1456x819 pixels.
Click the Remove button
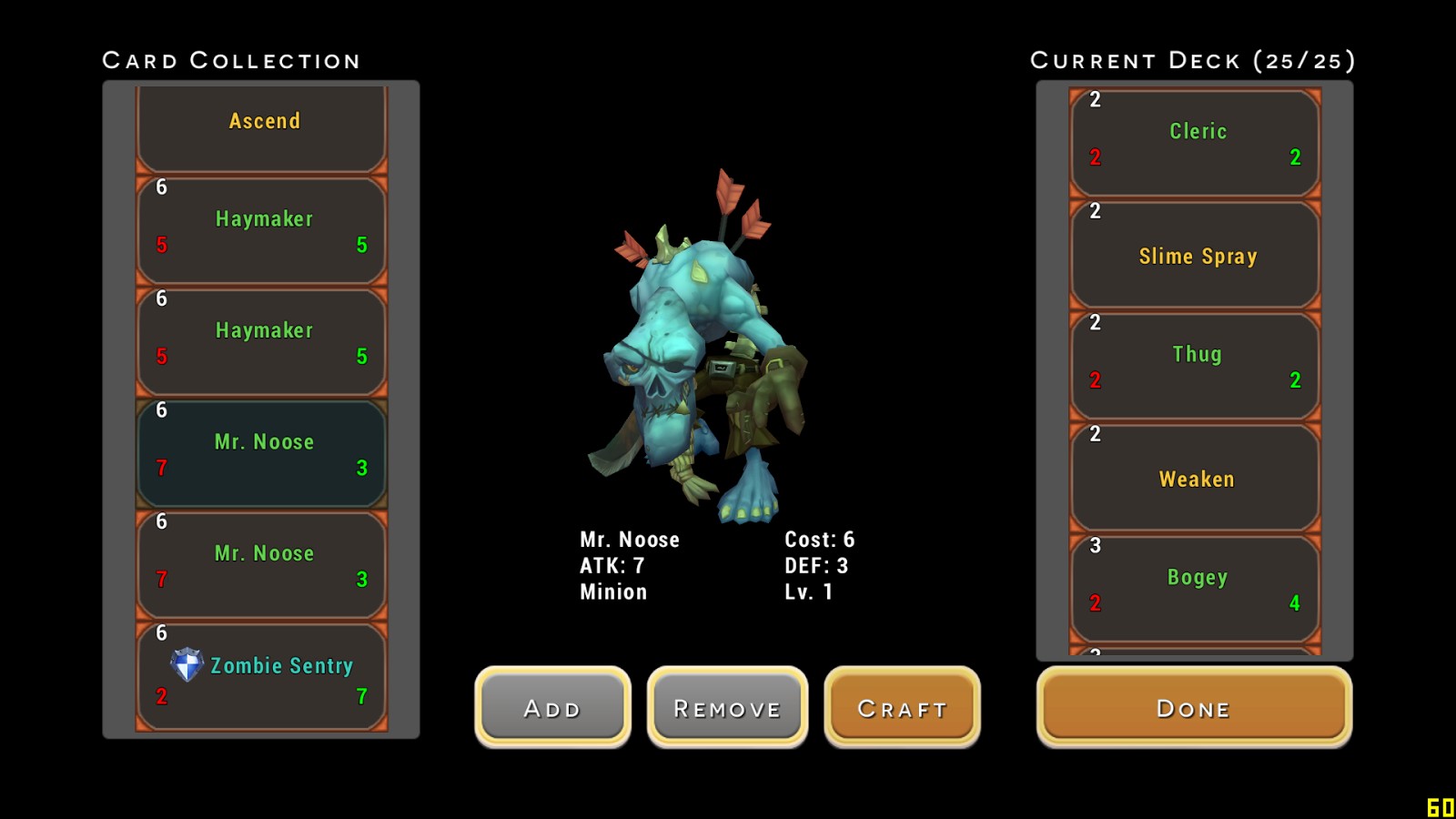click(x=727, y=708)
